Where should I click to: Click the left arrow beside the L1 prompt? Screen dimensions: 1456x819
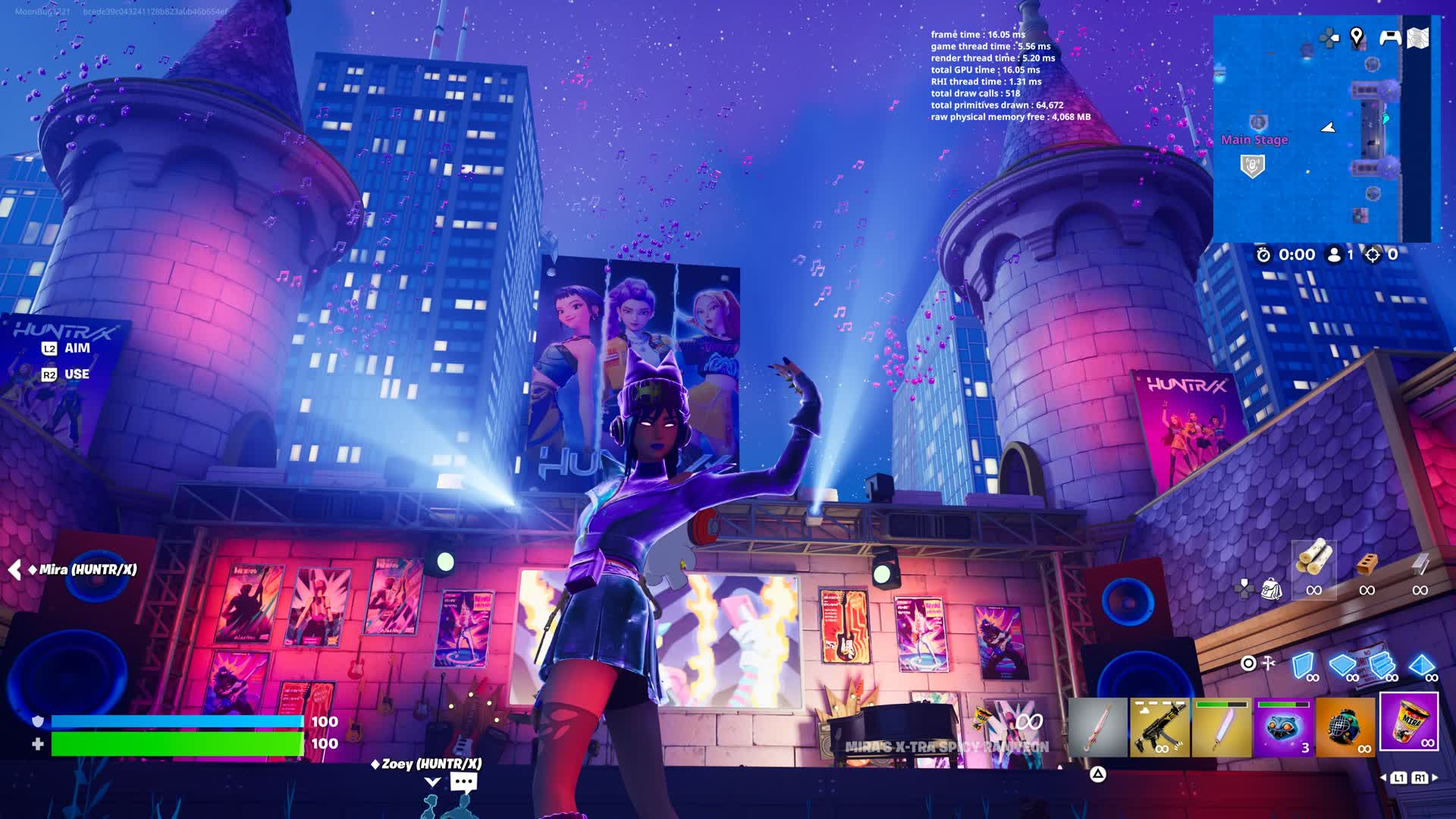(1385, 778)
